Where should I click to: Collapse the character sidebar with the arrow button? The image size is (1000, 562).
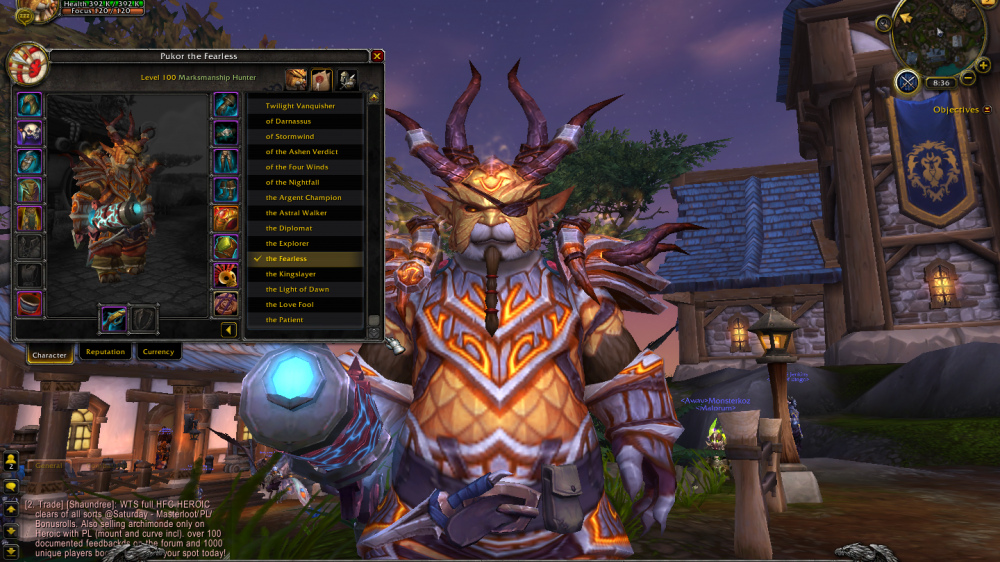pos(228,329)
